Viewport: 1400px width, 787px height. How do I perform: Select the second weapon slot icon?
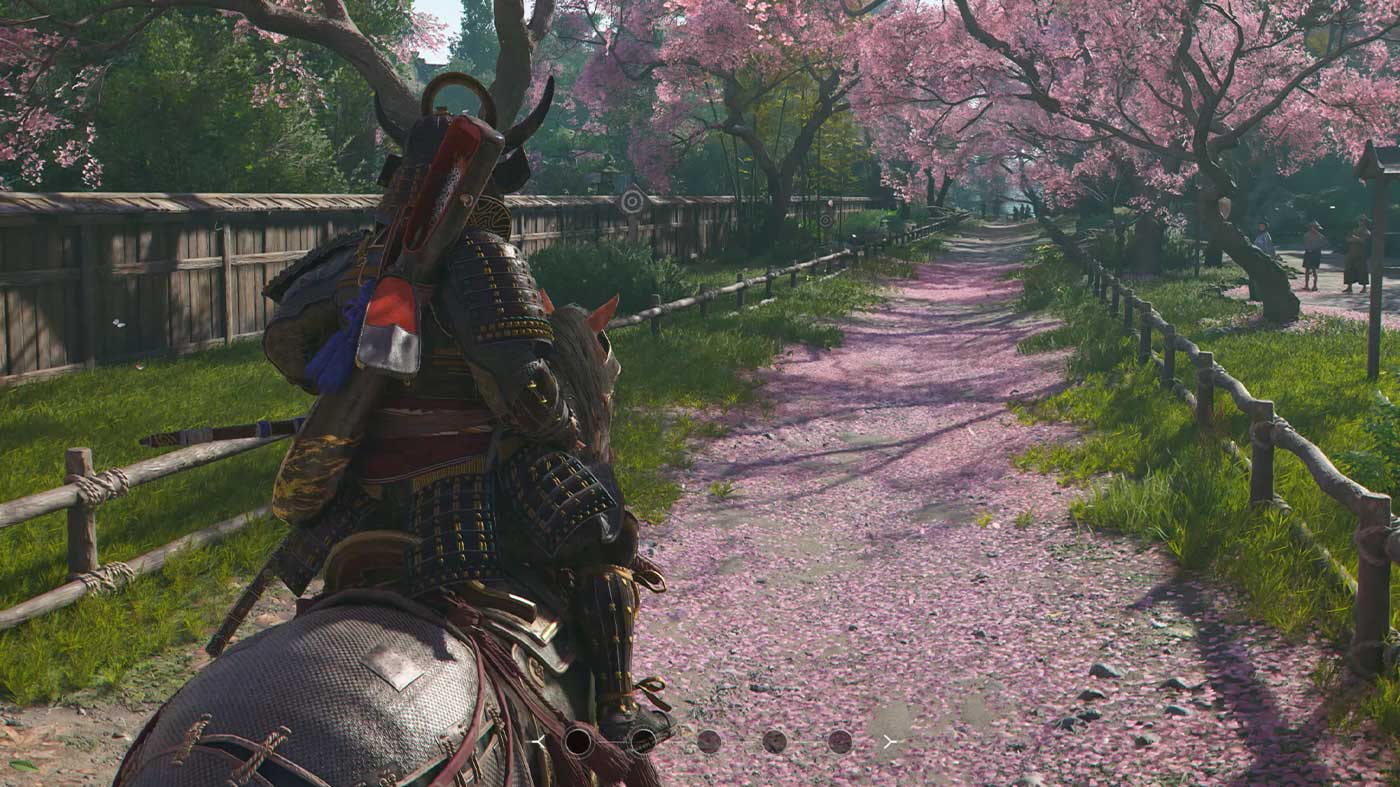[643, 742]
